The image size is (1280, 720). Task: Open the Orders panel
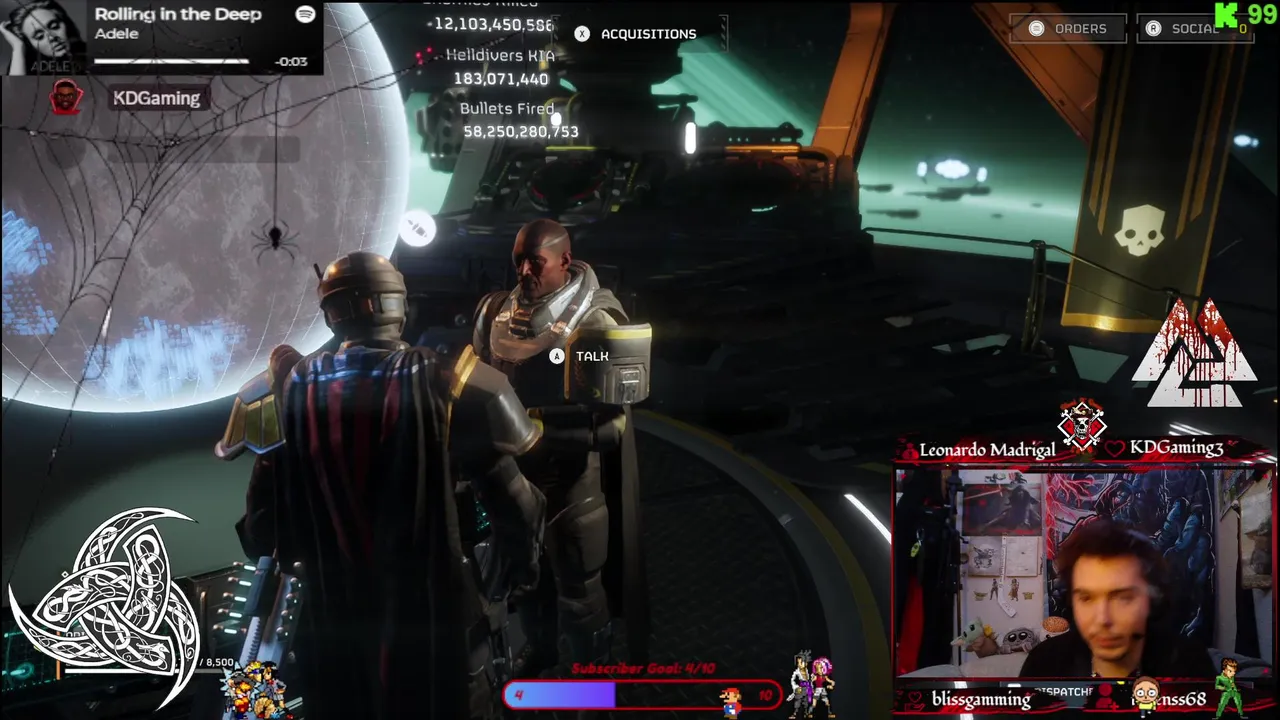tap(1068, 29)
